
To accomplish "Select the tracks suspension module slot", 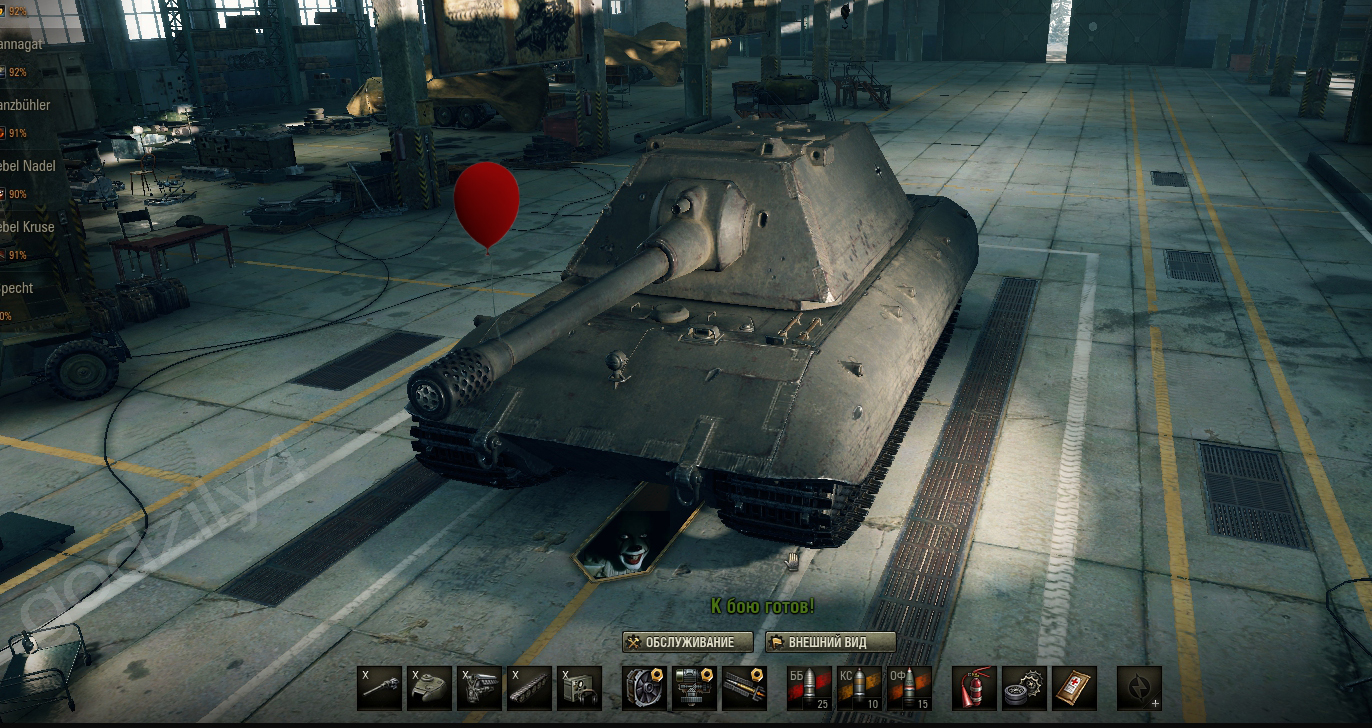I will tap(529, 688).
